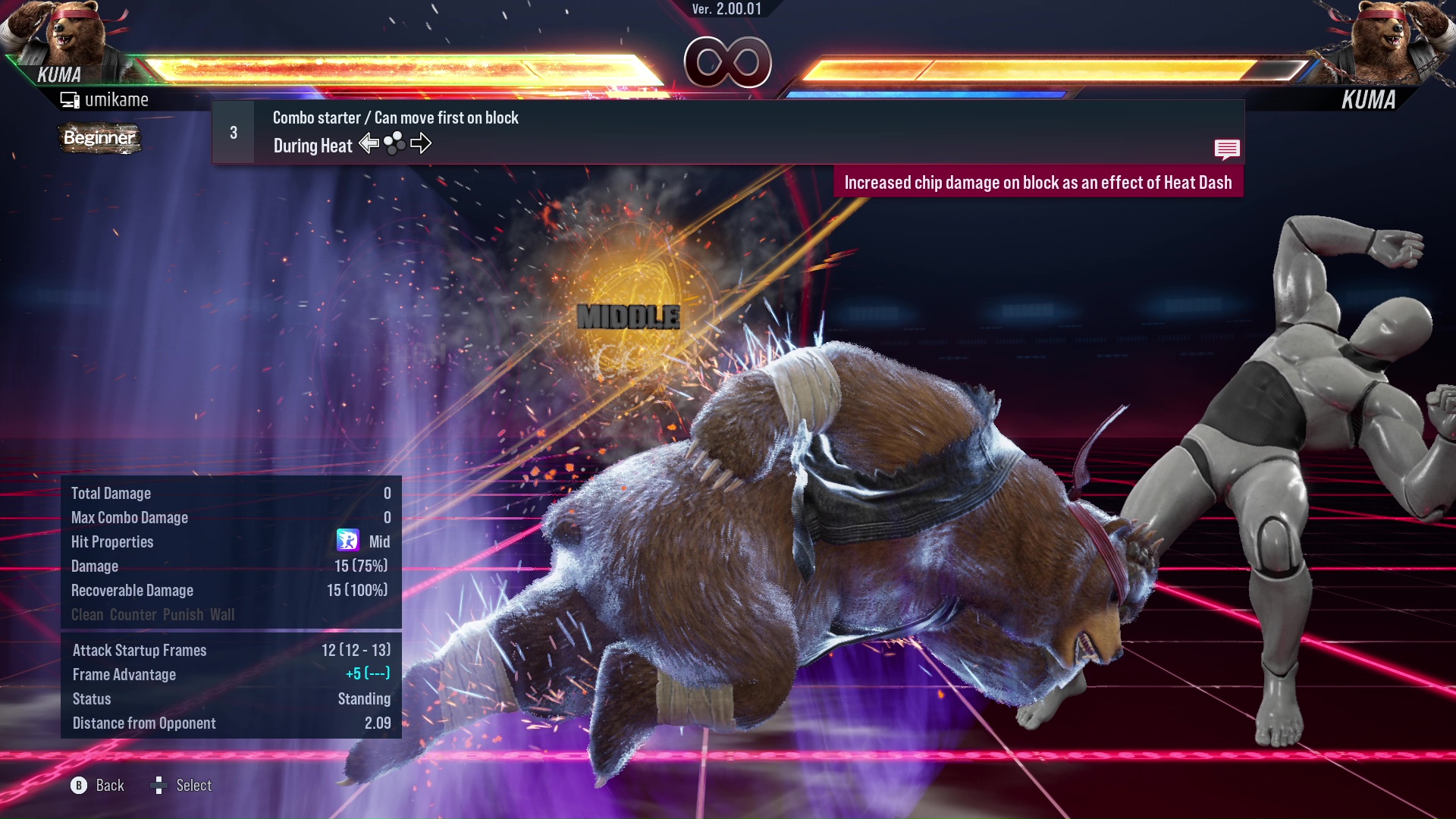Open move entry number 3 details

(x=233, y=131)
